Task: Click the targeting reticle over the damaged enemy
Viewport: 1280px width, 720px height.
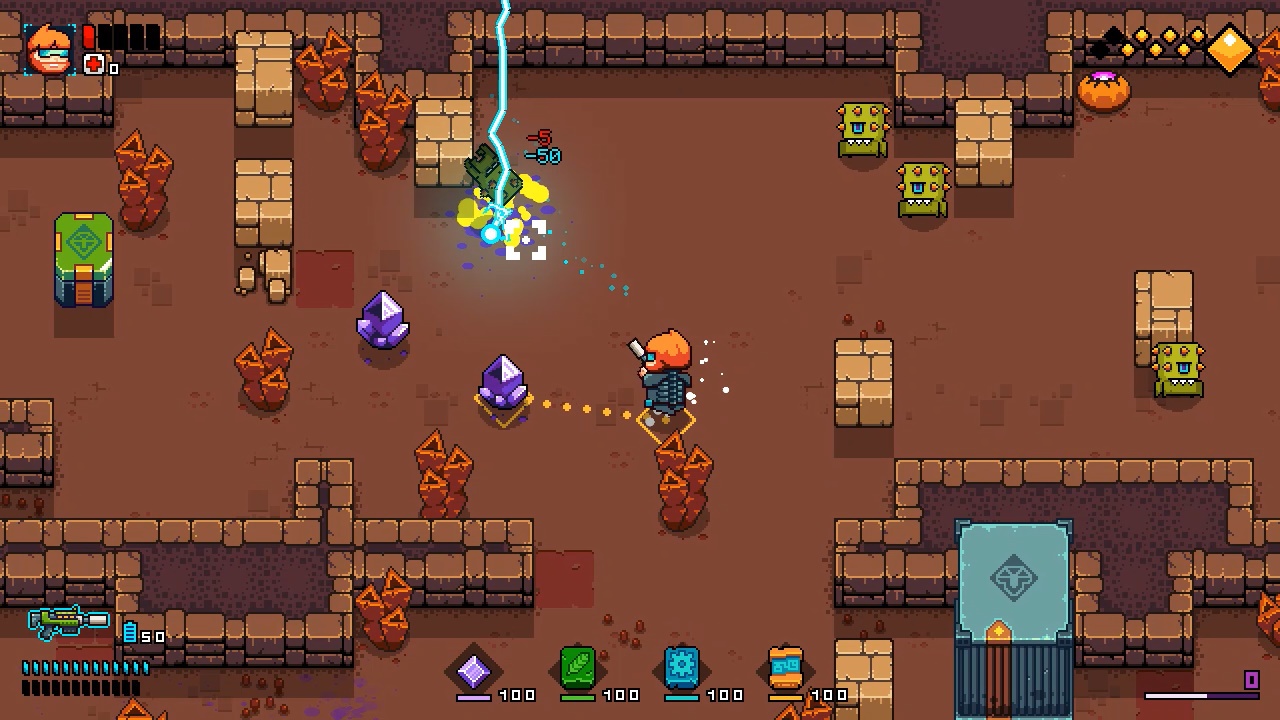Action: 527,240
